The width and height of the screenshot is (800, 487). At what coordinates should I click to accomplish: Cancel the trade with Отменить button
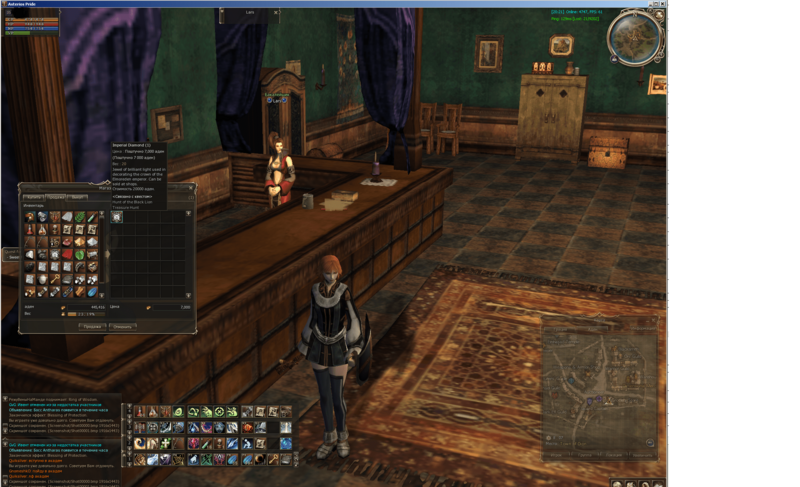[x=122, y=326]
